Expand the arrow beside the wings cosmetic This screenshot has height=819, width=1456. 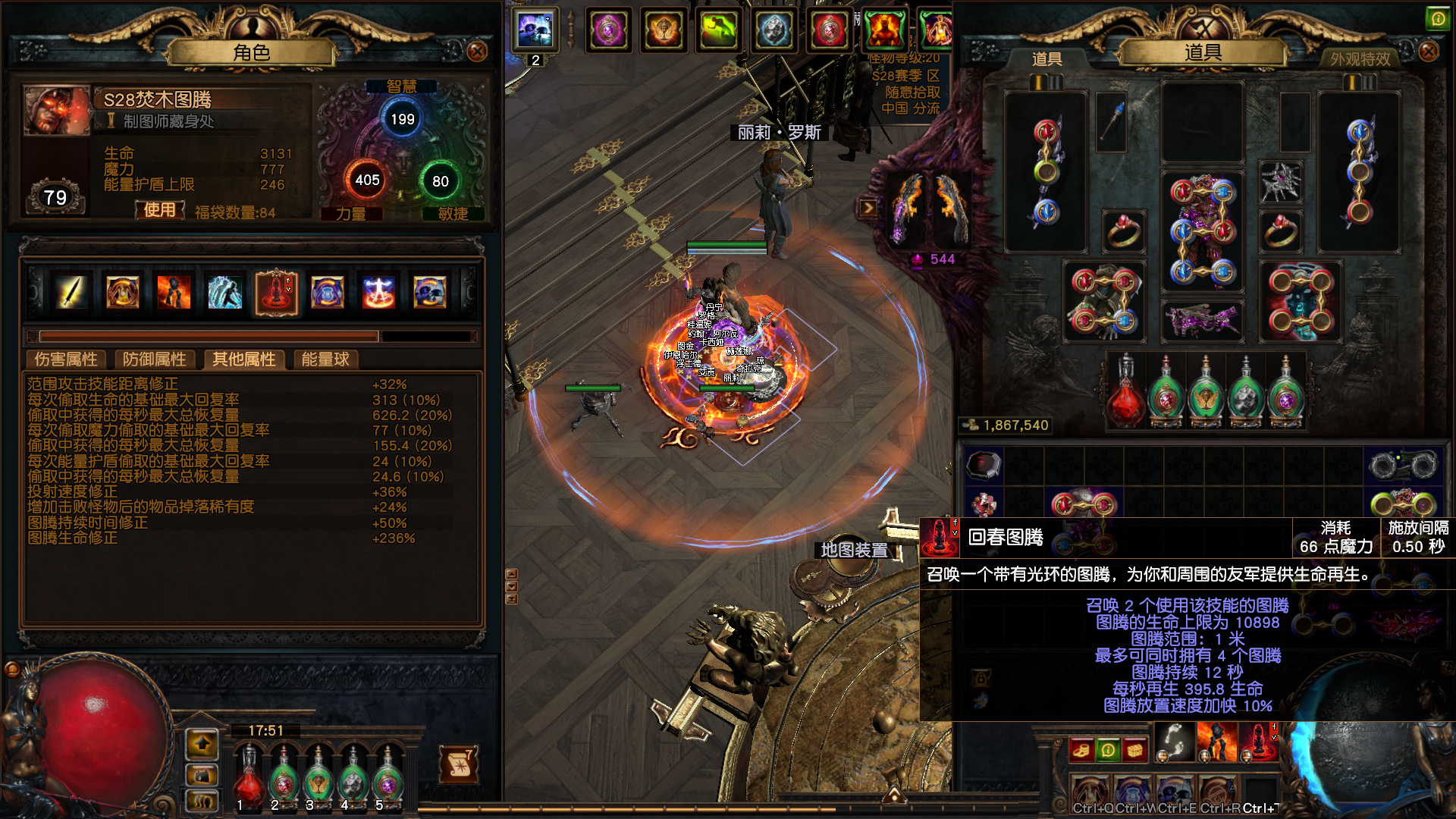(x=868, y=208)
